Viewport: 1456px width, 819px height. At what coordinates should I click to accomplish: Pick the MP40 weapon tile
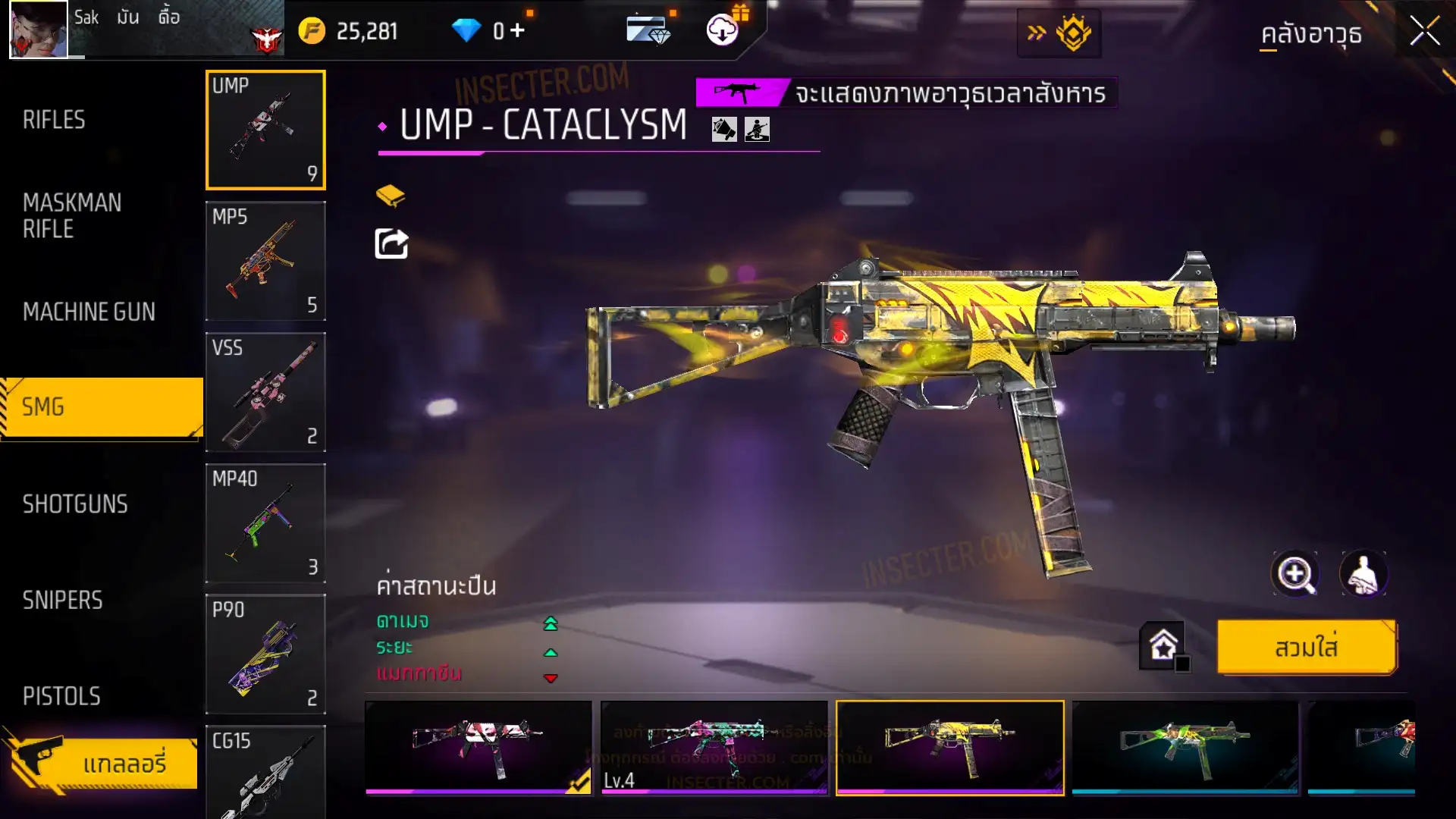pos(265,523)
